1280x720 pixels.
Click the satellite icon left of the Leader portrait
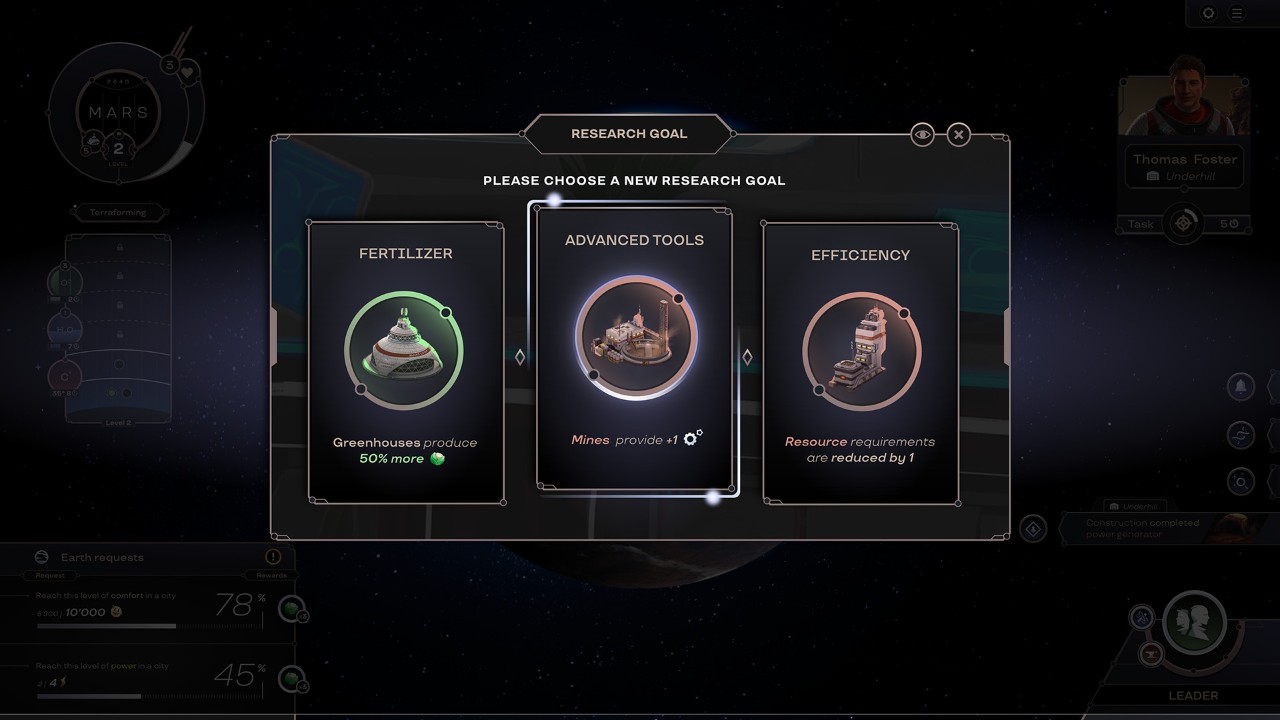(1141, 617)
